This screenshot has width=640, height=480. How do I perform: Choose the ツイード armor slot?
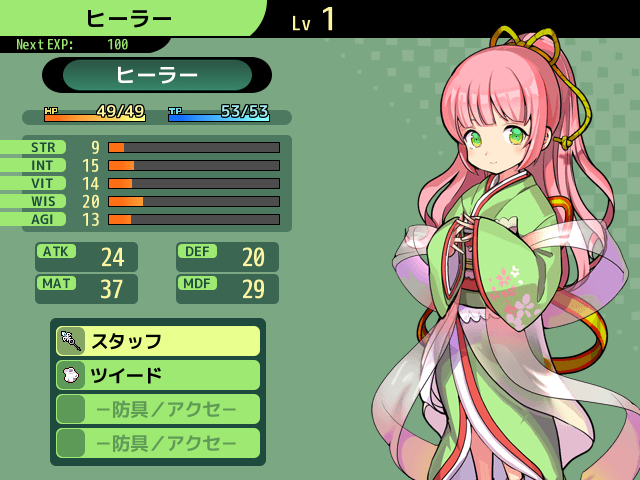158,375
